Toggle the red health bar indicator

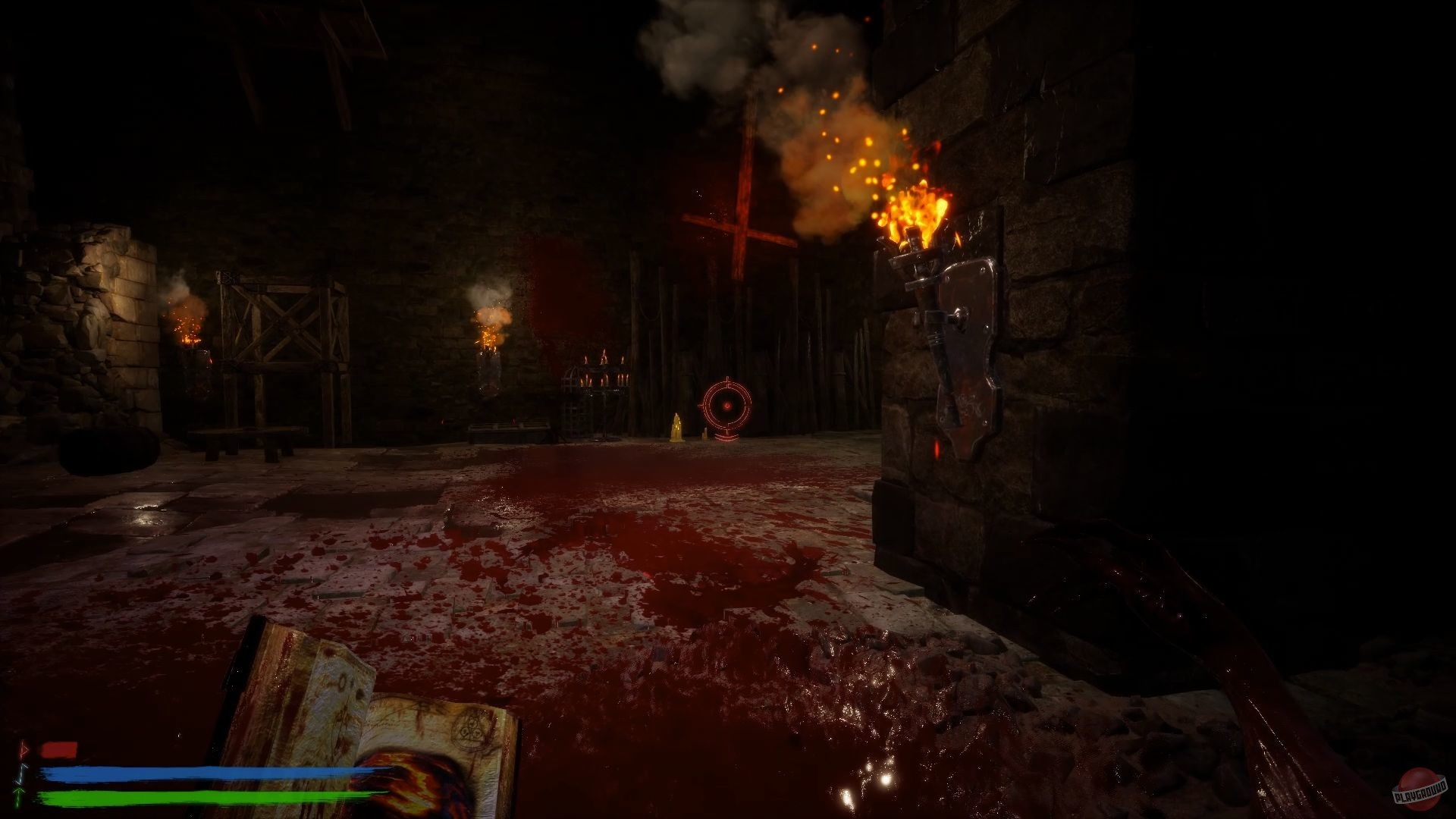(57, 748)
